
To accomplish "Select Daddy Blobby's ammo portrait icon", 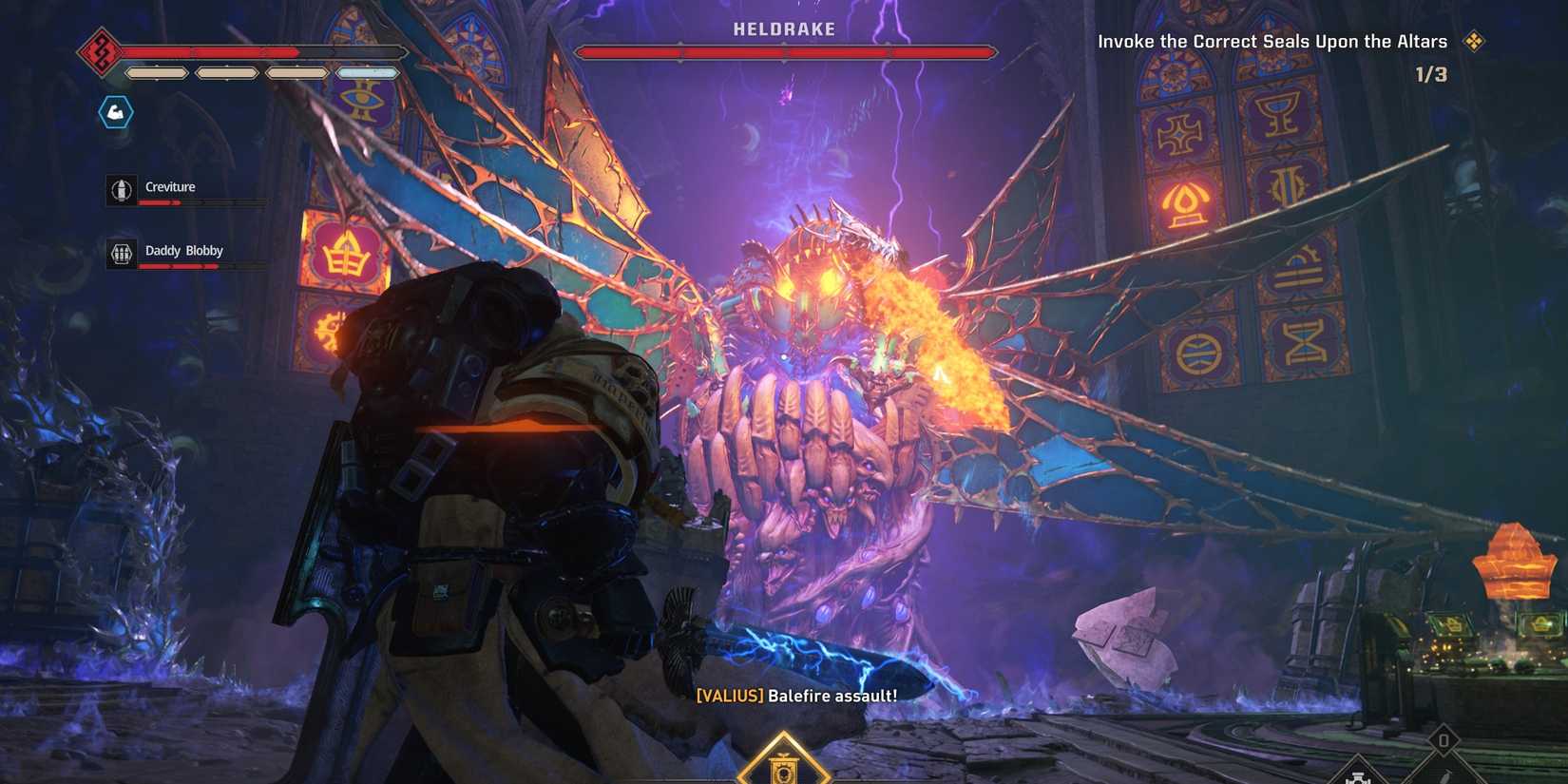I will coord(121,253).
